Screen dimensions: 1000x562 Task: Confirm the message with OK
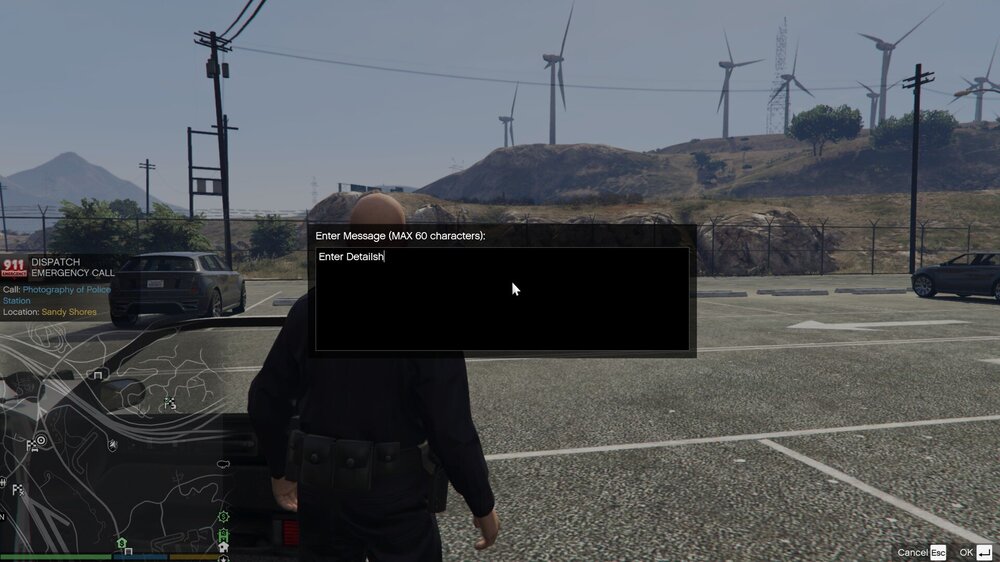[x=975, y=552]
